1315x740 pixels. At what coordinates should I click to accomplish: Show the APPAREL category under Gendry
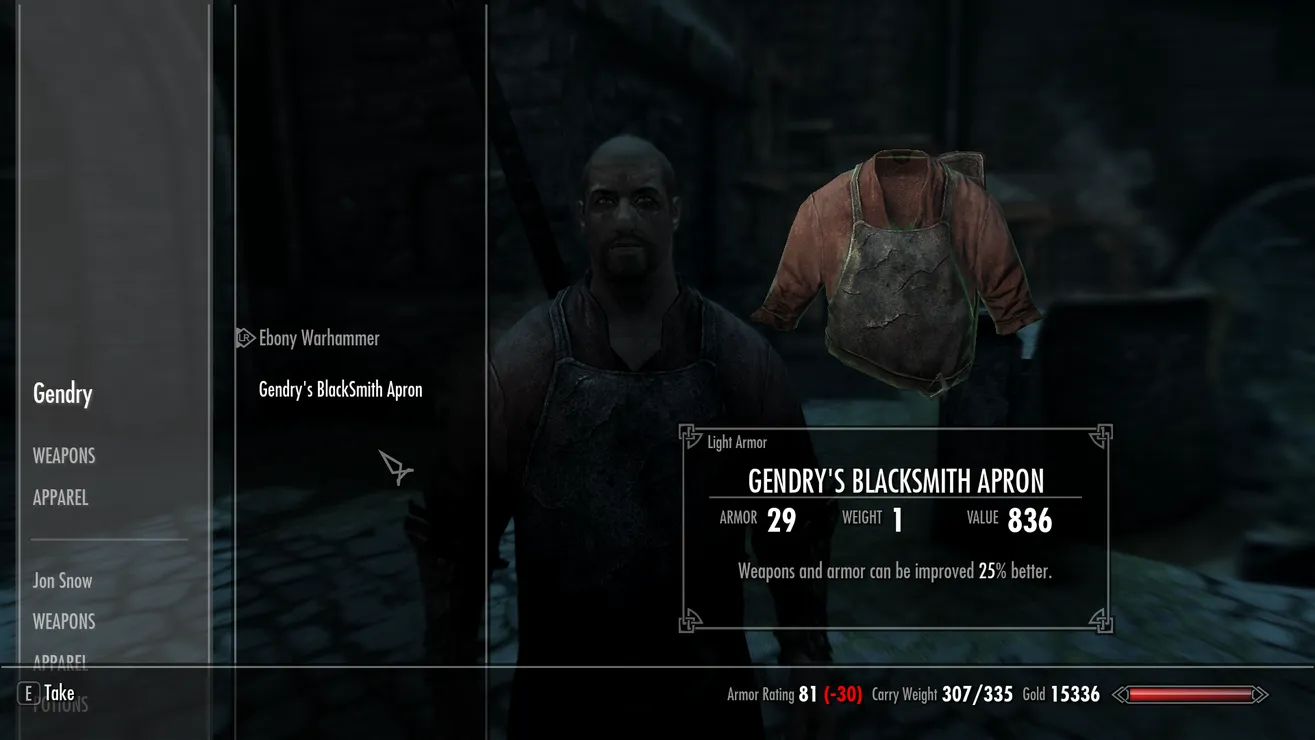(x=60, y=498)
